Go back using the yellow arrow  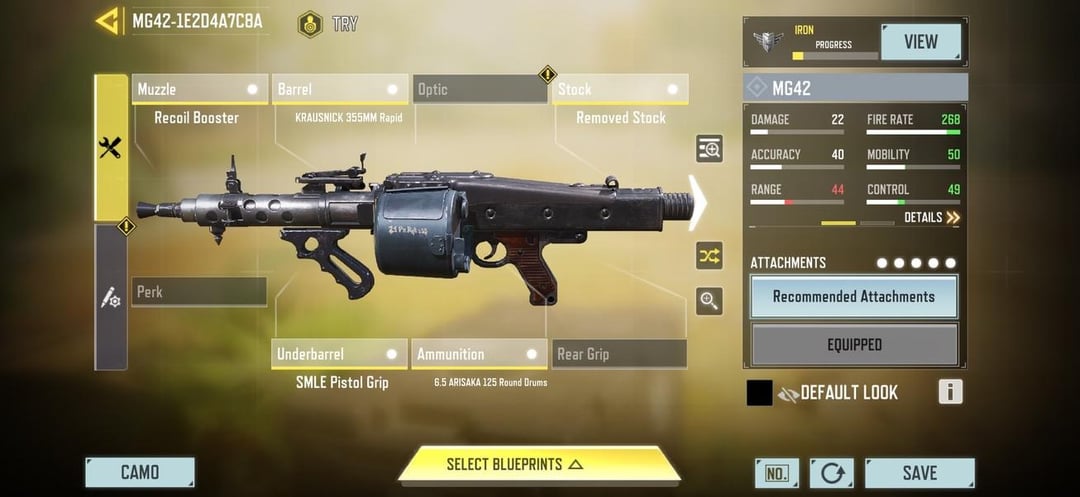[x=108, y=21]
